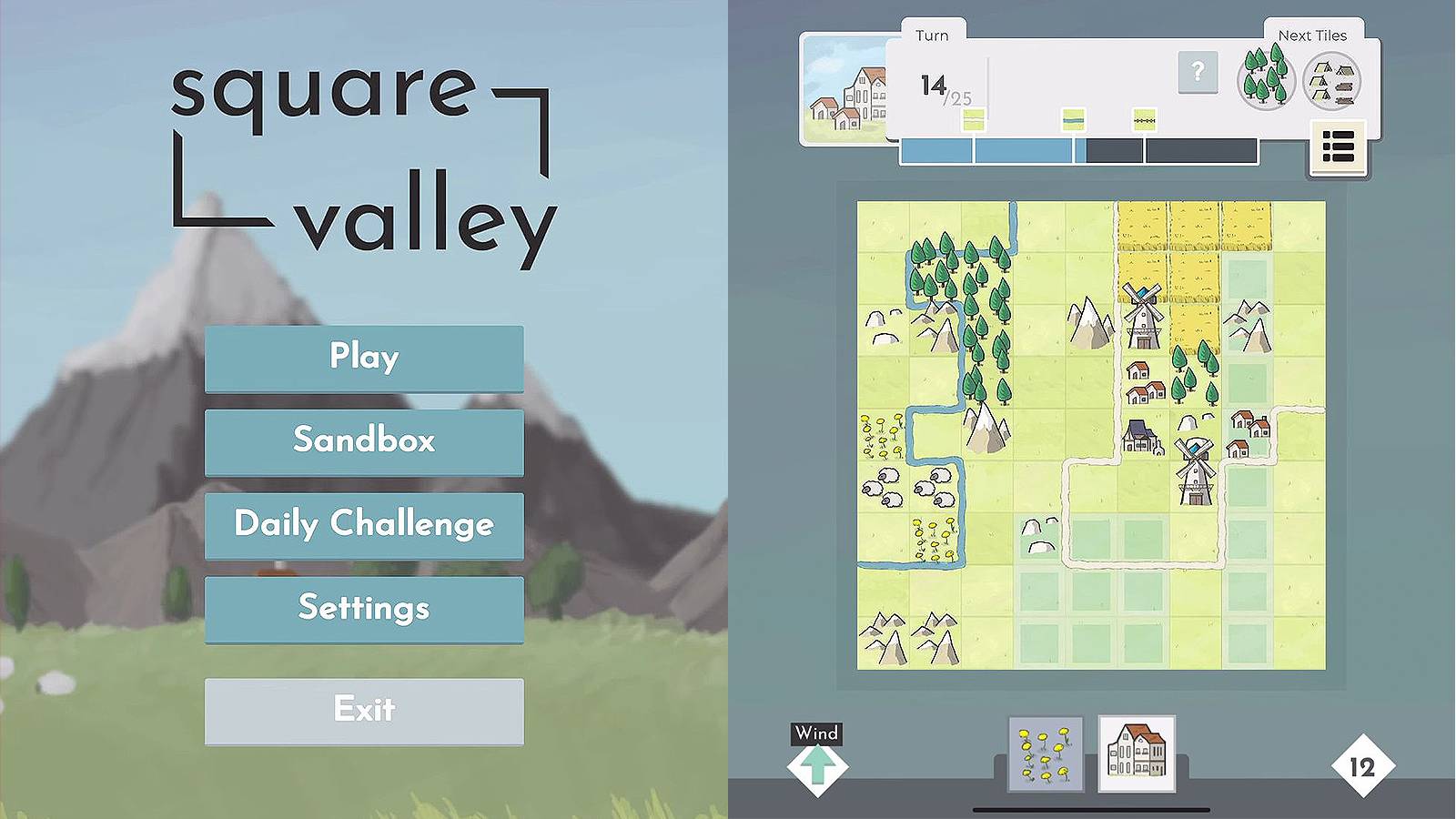The width and height of the screenshot is (1456, 819).
Task: Open the Settings menu
Action: click(x=364, y=609)
